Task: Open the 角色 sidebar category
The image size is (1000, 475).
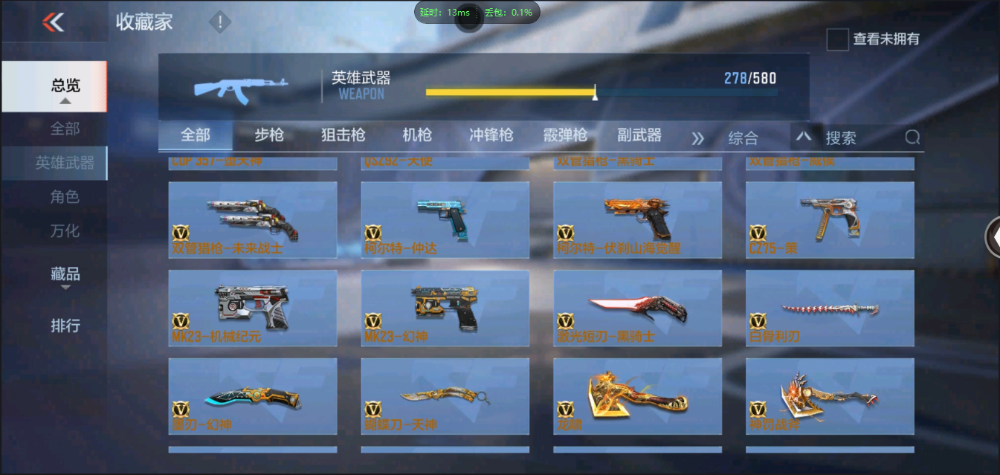Action: (x=65, y=197)
